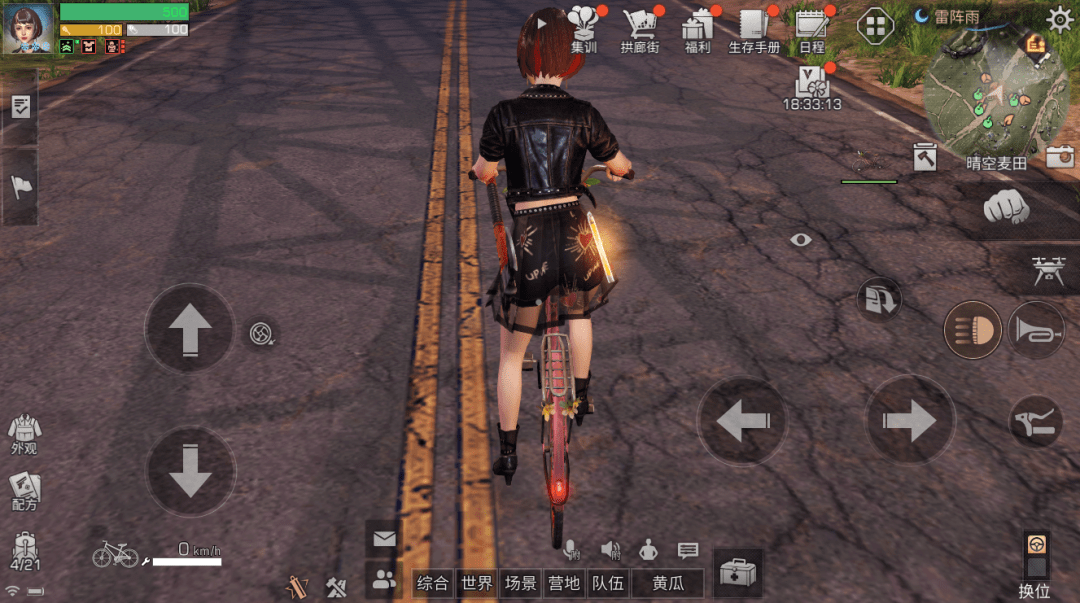Open the 生存手册 survival handbook

tap(753, 28)
